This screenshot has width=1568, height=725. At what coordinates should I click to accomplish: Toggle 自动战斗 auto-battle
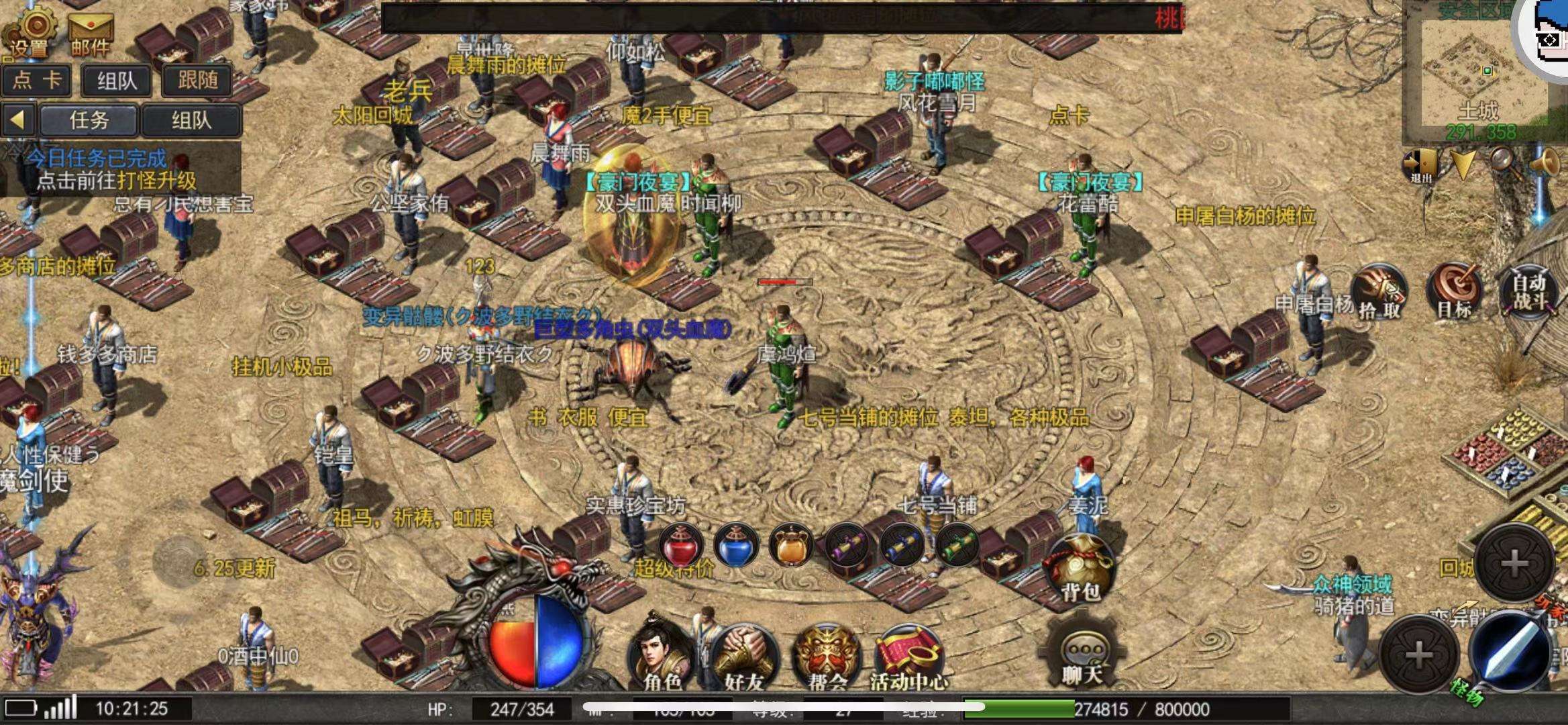coord(1530,292)
